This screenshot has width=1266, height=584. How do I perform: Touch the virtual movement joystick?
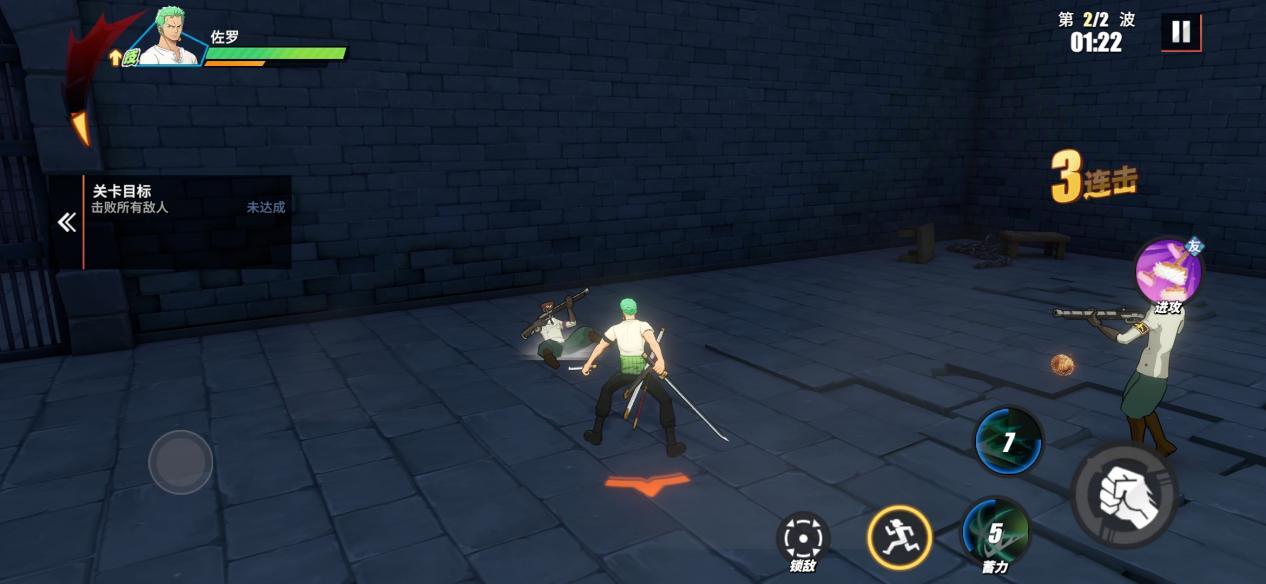pyautogui.click(x=181, y=462)
